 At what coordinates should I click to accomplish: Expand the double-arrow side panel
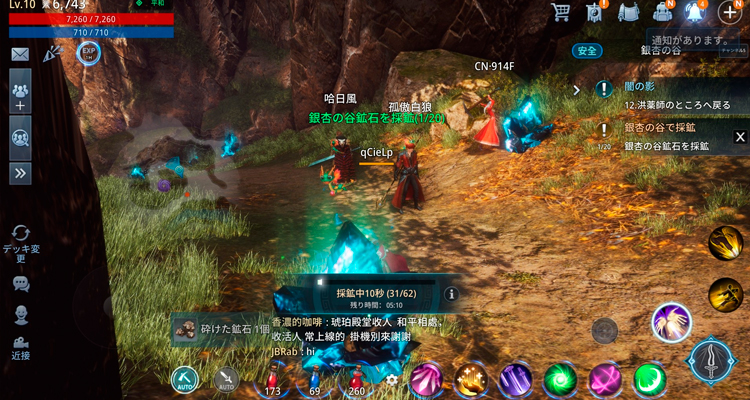click(x=20, y=173)
